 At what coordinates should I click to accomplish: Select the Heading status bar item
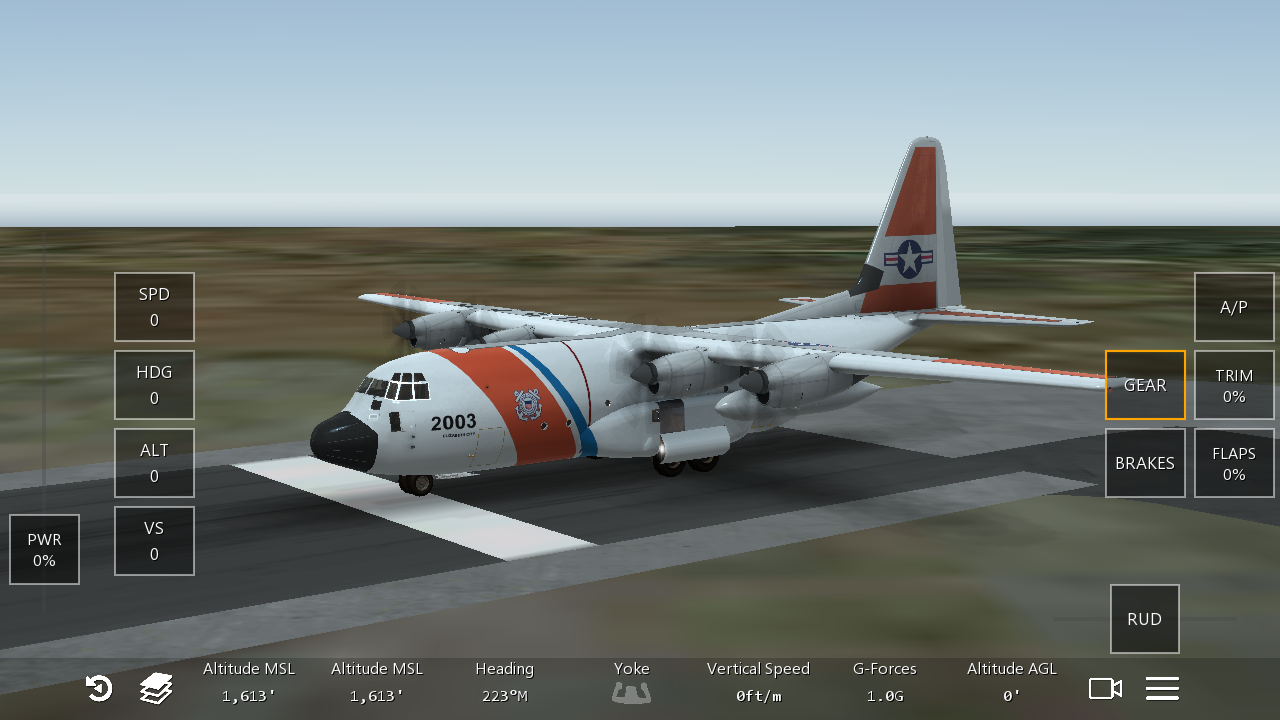click(504, 682)
